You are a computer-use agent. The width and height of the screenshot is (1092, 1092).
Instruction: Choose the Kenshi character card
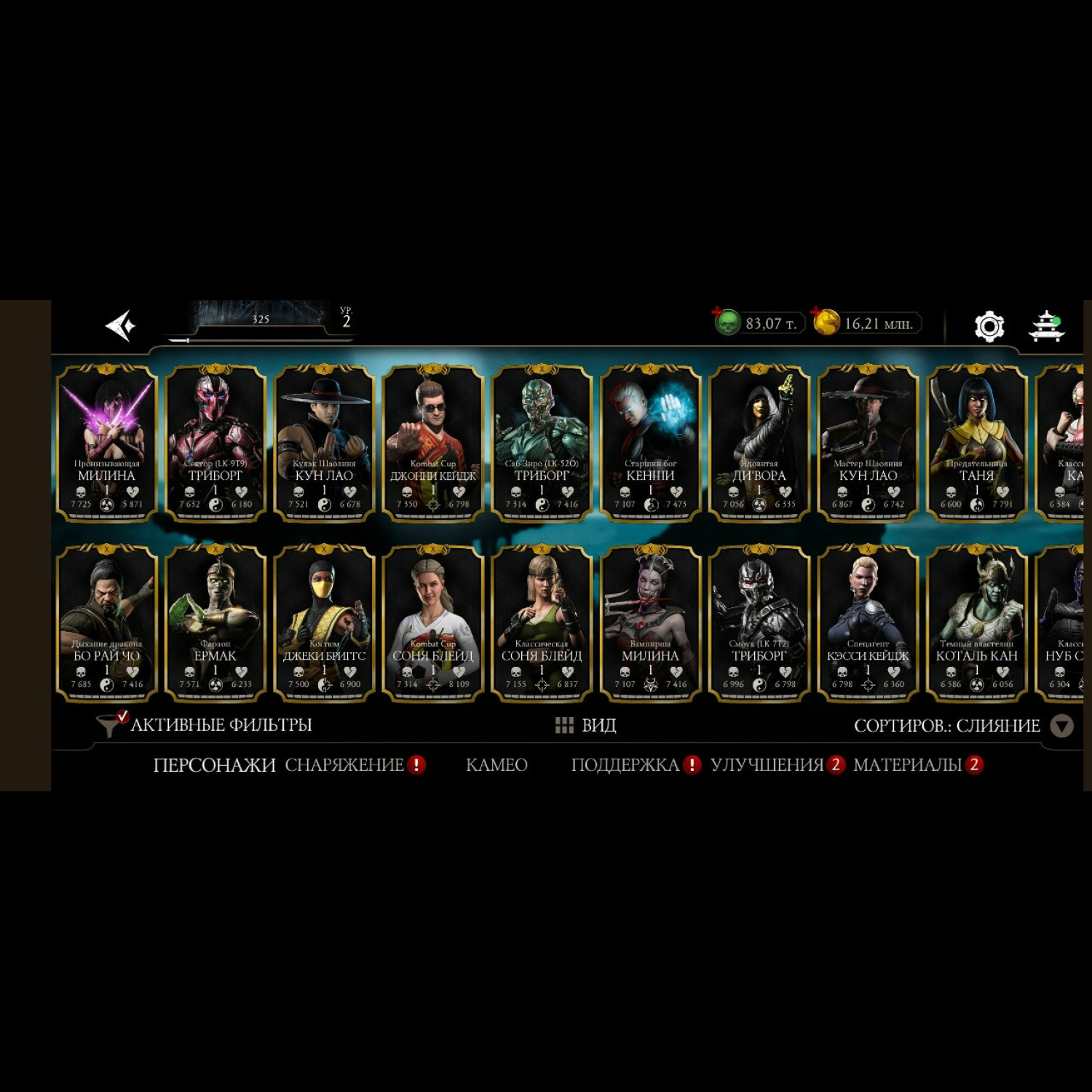650,443
